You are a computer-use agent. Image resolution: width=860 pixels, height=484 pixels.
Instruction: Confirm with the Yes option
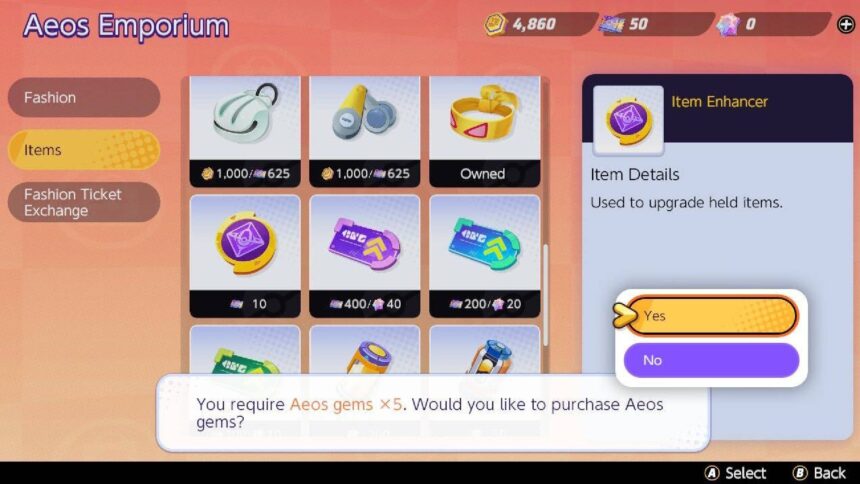point(711,316)
